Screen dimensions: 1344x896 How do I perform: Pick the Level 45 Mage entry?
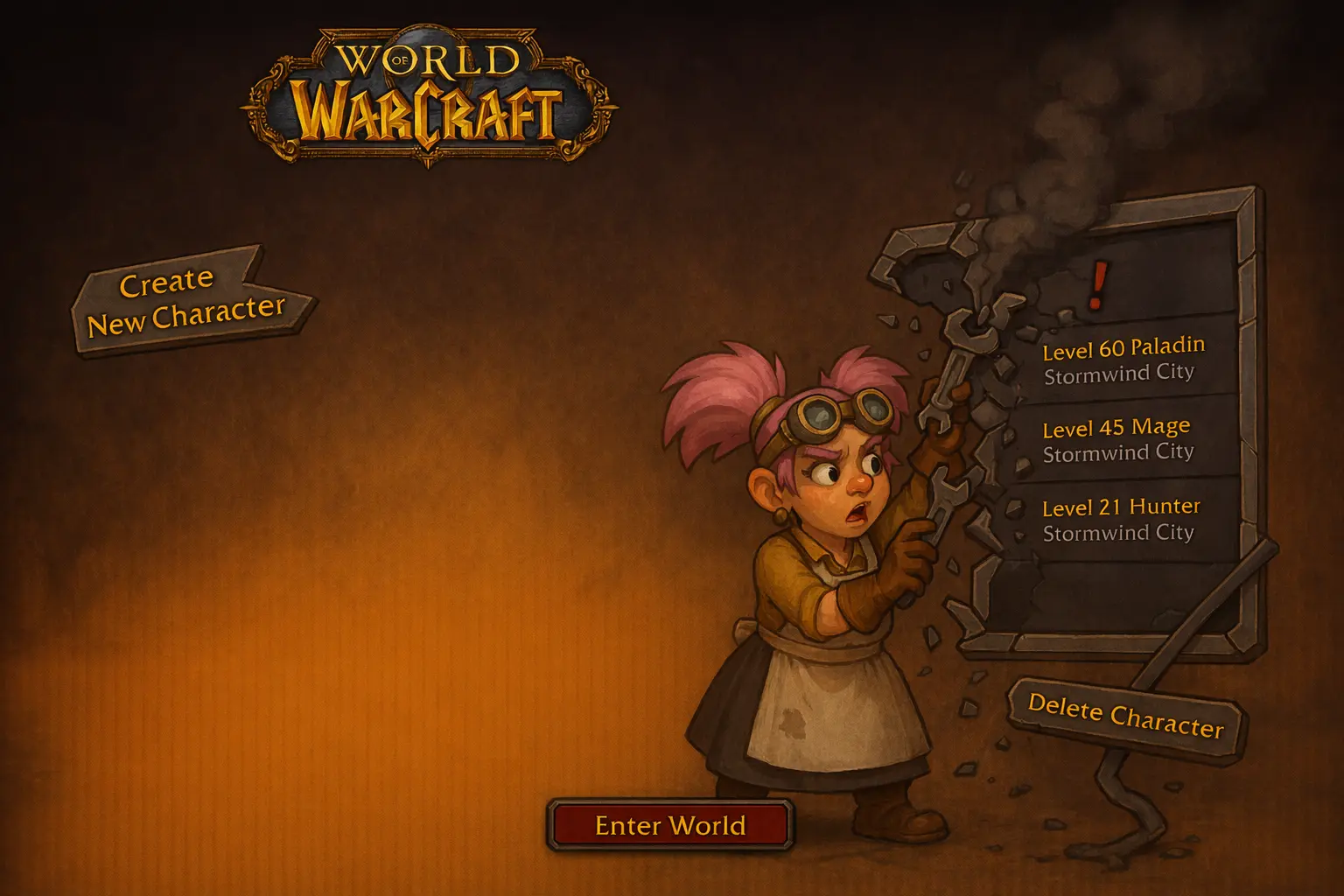[1117, 439]
